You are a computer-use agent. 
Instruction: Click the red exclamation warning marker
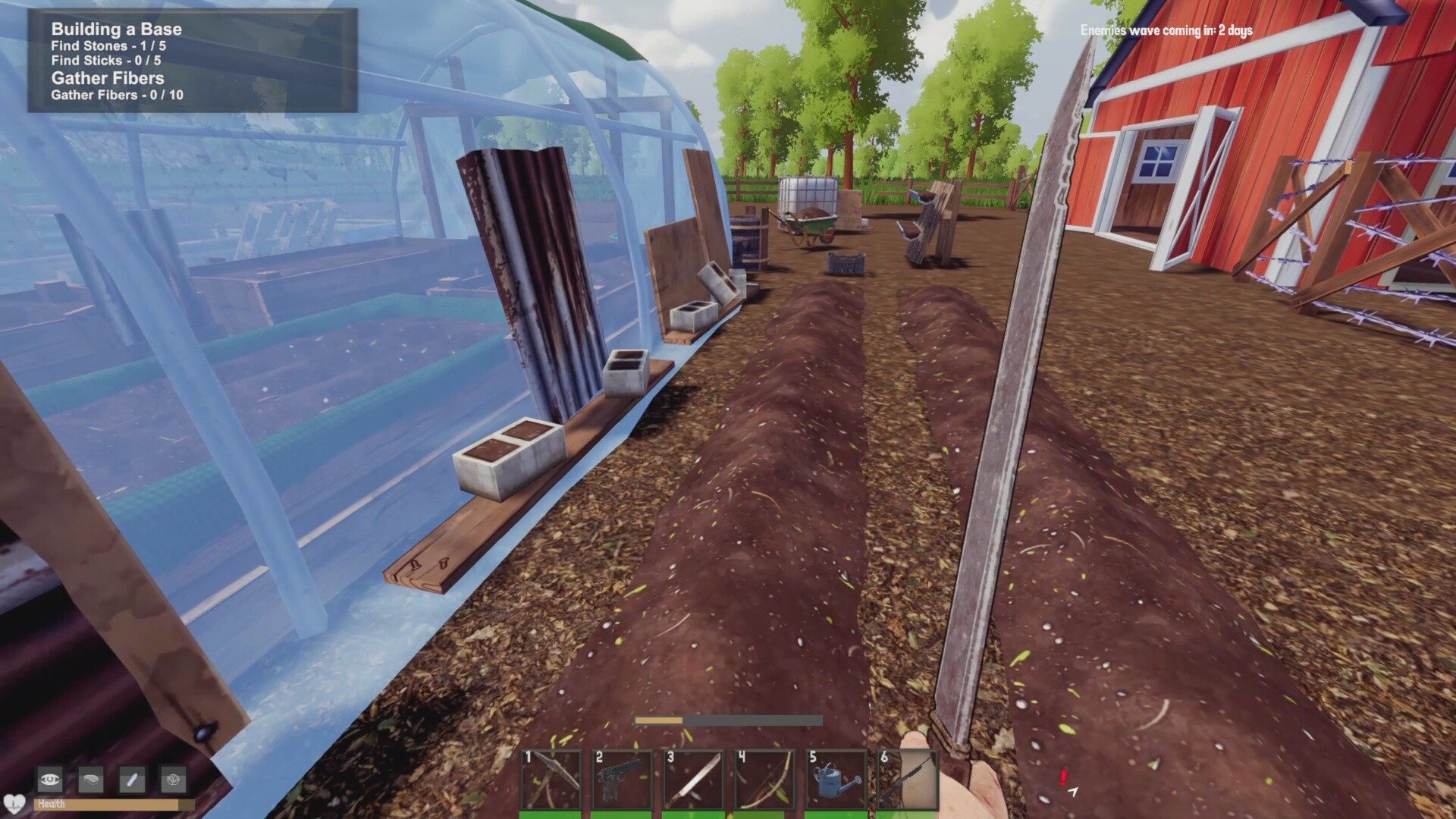[x=1065, y=778]
